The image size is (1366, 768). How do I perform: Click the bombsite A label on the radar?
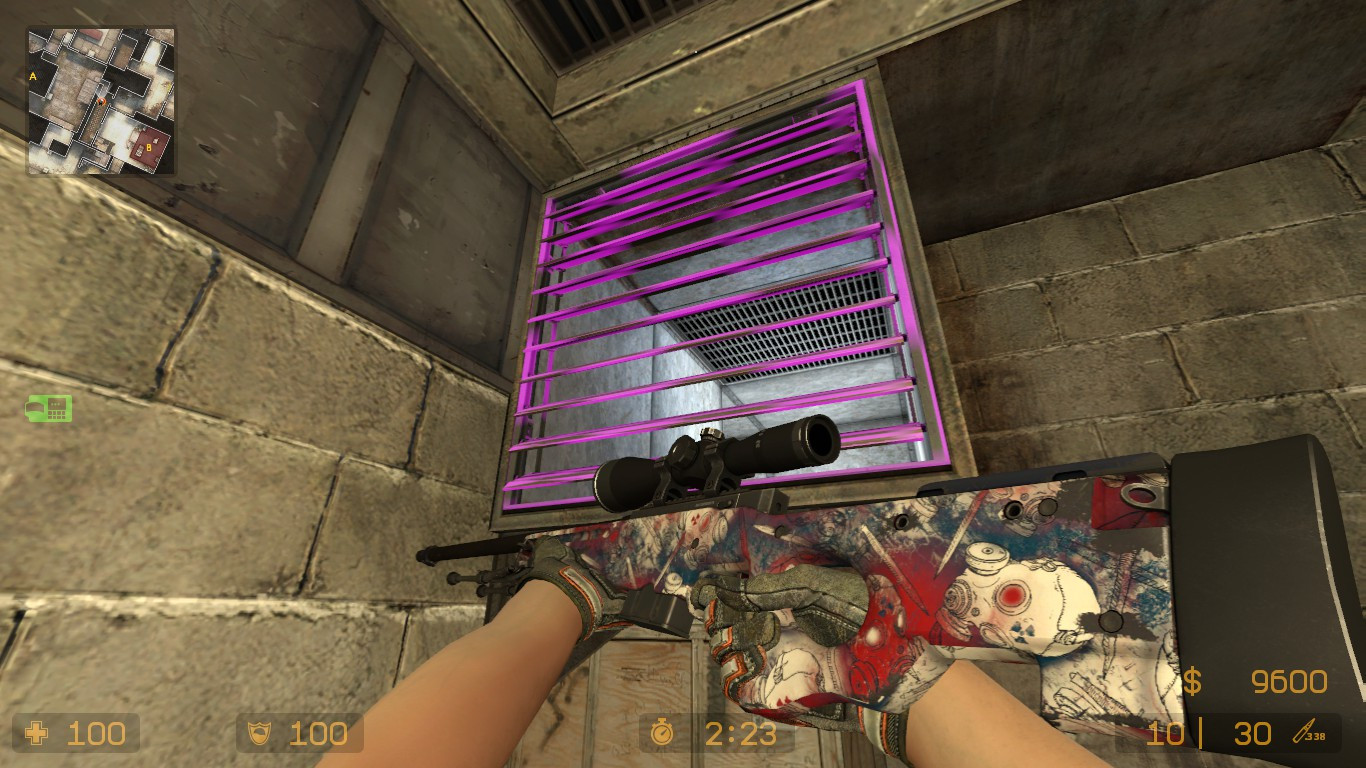click(33, 76)
